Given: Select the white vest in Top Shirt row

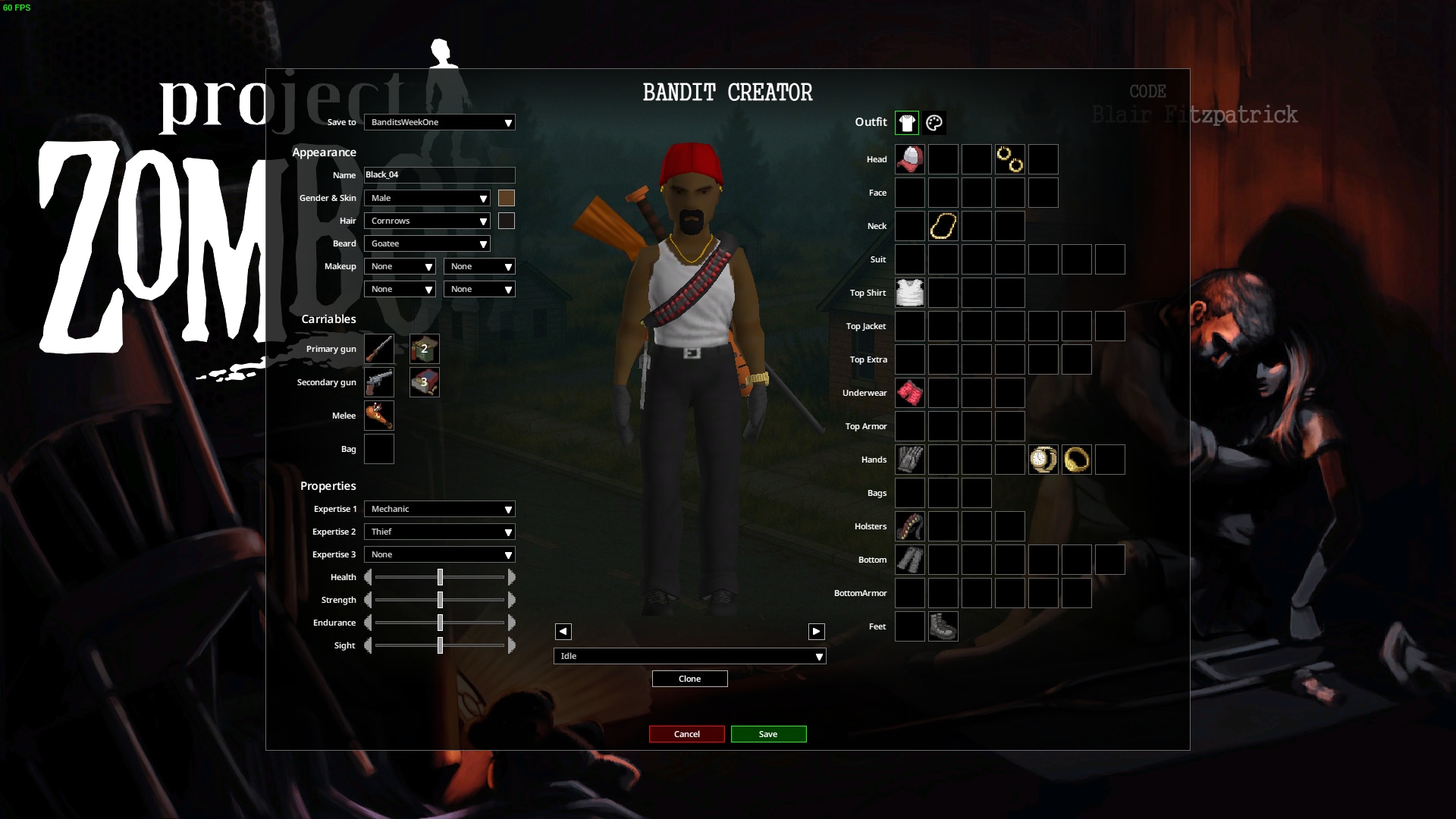Looking at the screenshot, I should pos(909,293).
